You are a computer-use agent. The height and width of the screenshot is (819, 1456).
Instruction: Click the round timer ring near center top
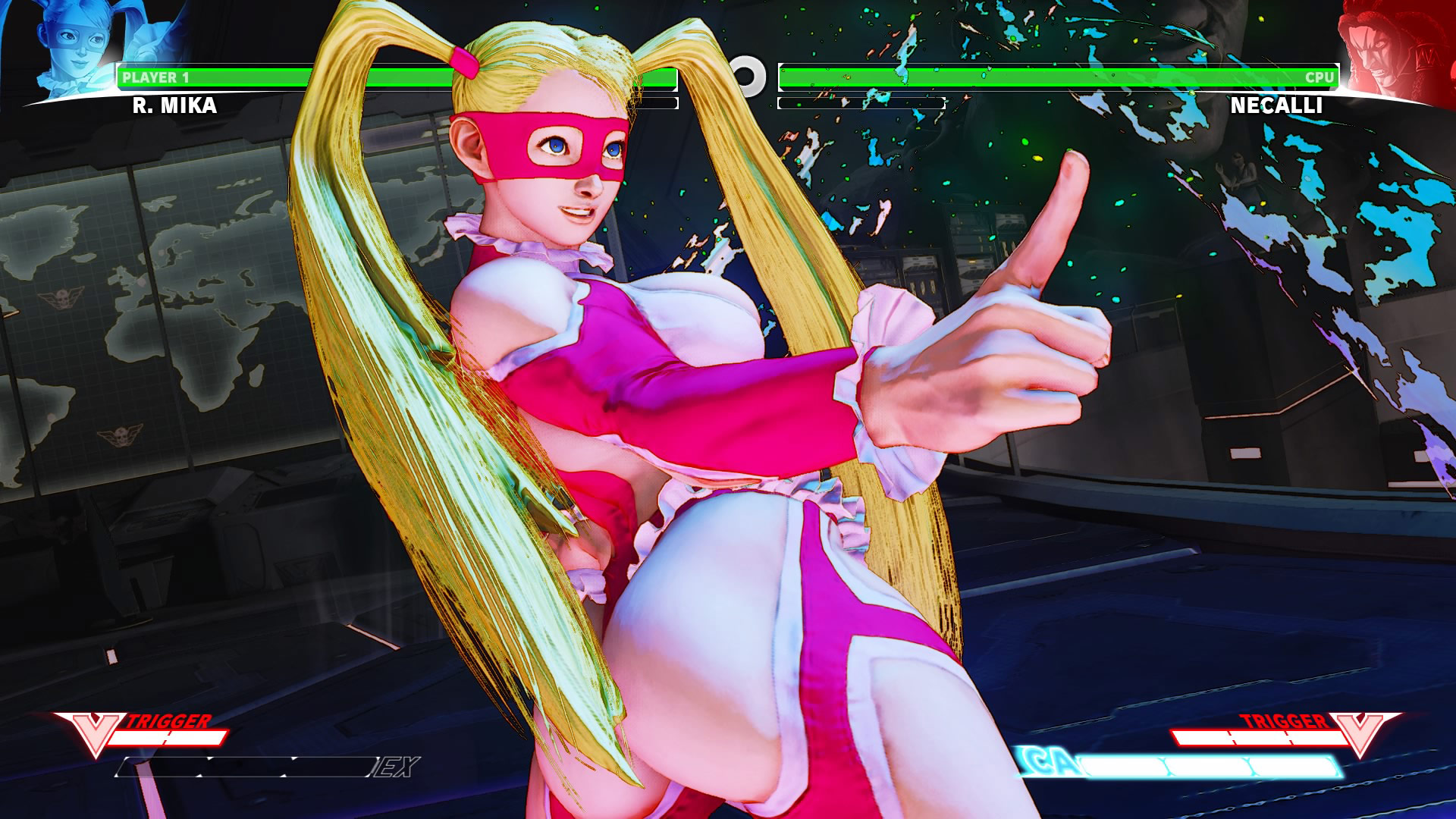(x=747, y=76)
